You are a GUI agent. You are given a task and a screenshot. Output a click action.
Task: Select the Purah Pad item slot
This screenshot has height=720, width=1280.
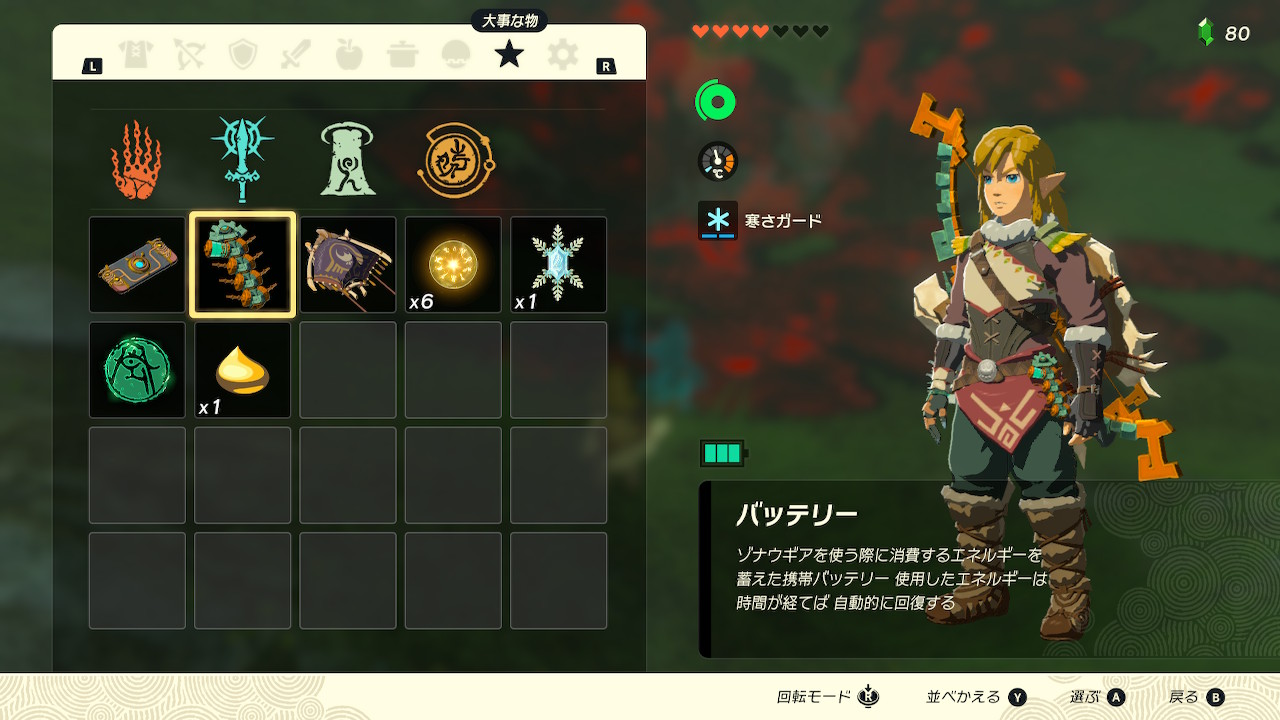pyautogui.click(x=137, y=265)
